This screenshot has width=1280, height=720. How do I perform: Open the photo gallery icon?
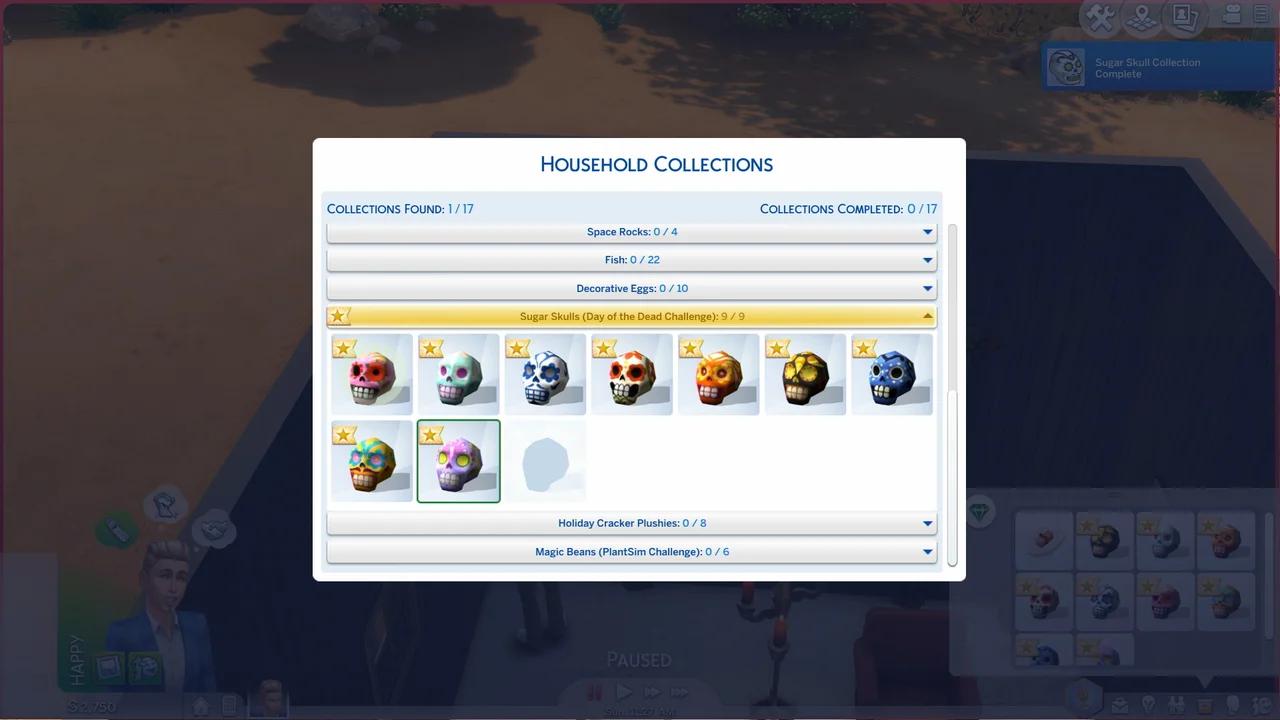point(1184,17)
